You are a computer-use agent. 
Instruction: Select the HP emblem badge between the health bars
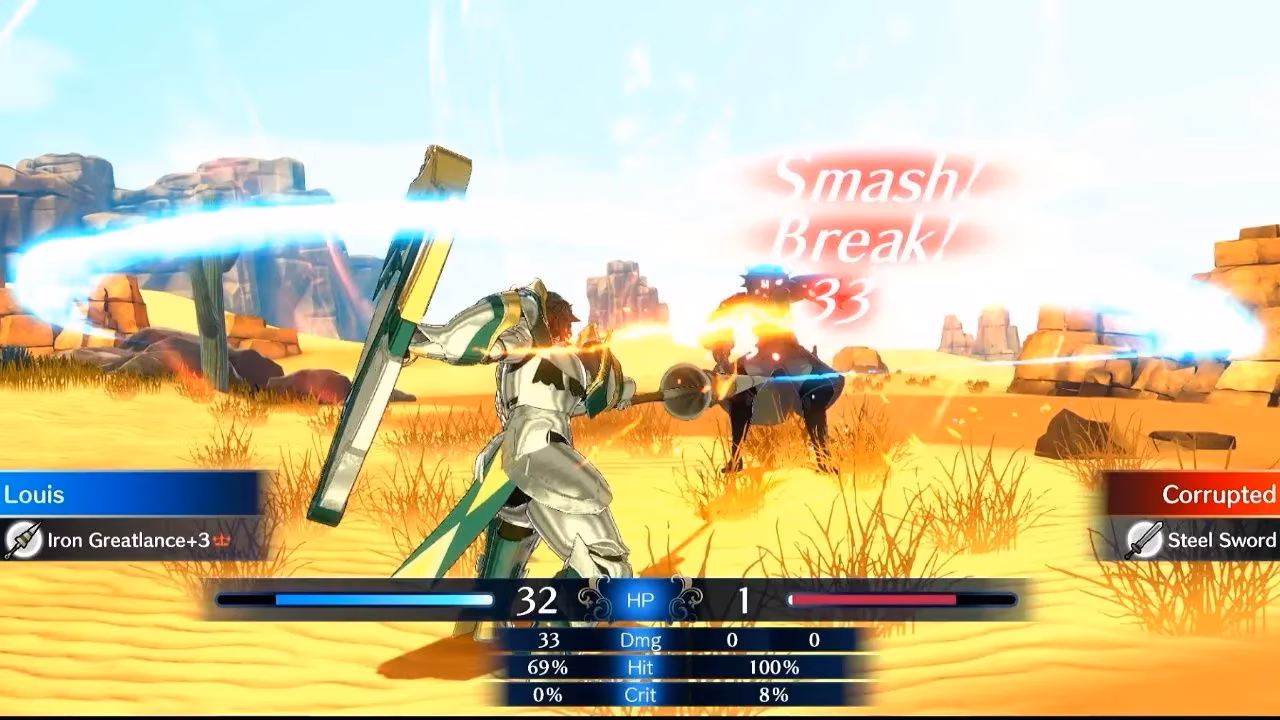tap(640, 598)
